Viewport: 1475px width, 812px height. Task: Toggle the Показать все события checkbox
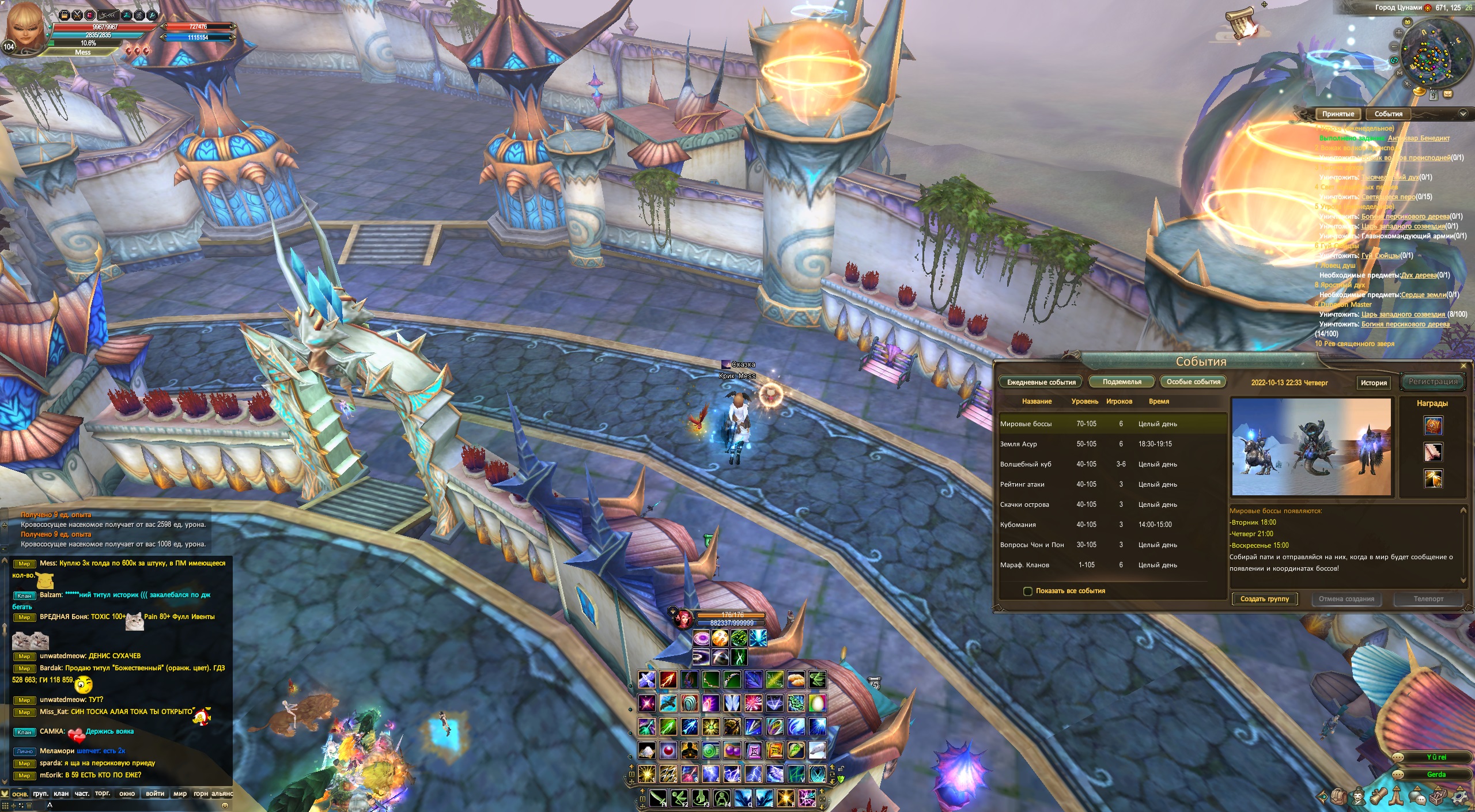1027,591
